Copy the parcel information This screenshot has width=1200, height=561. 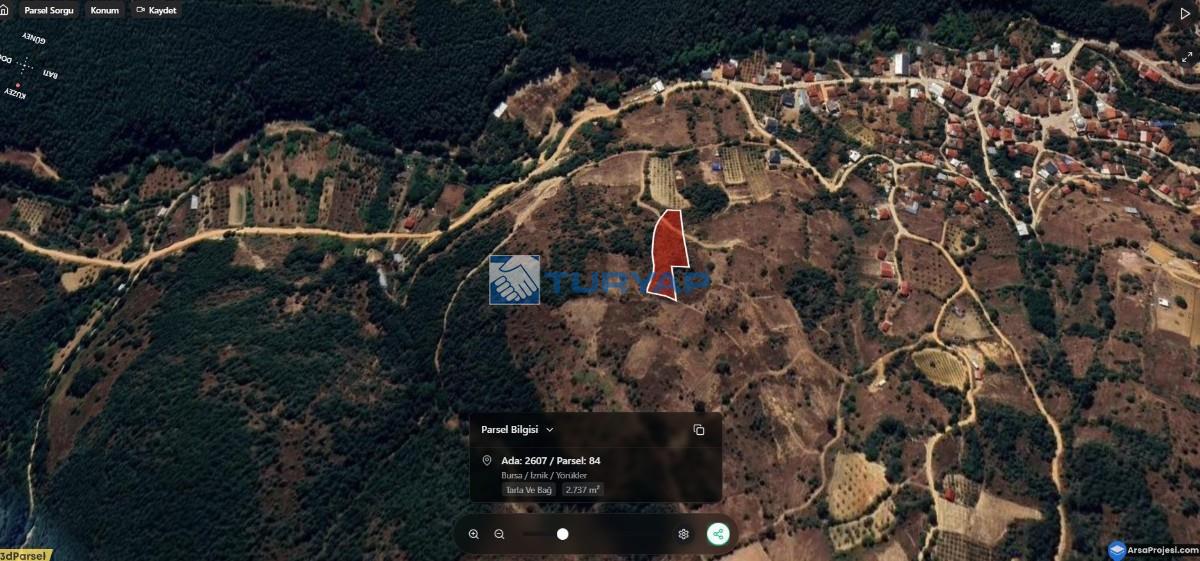pyautogui.click(x=699, y=430)
